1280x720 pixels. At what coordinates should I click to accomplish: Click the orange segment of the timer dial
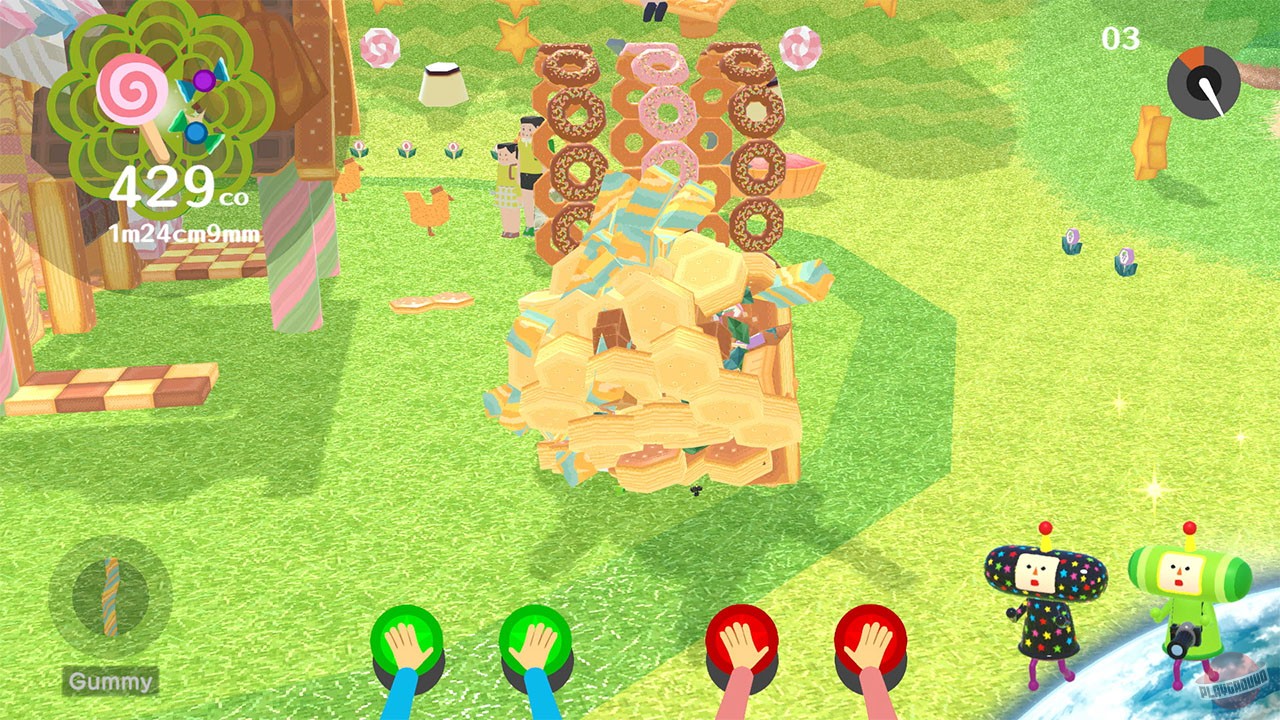(1193, 58)
